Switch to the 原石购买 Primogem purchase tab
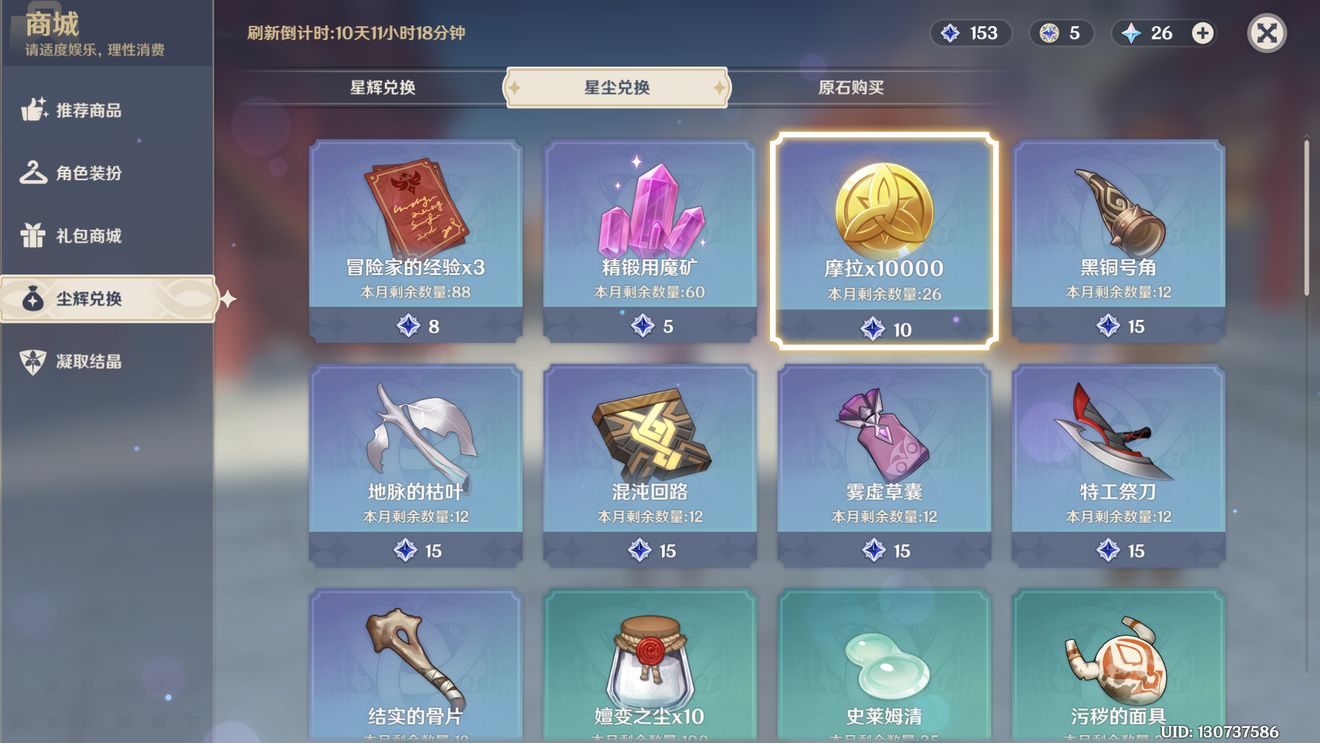 pos(852,87)
